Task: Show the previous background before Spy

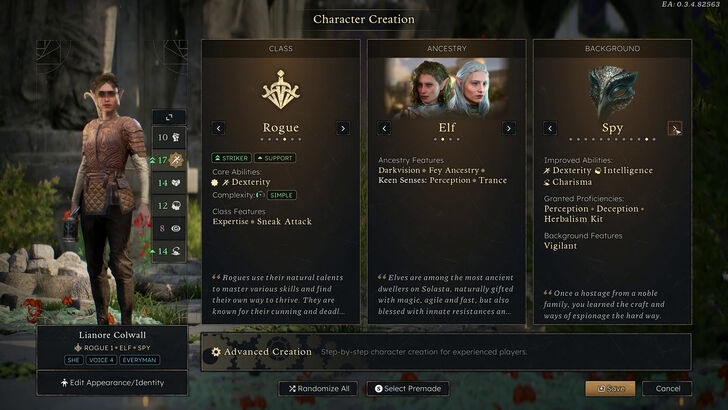Action: coord(549,128)
